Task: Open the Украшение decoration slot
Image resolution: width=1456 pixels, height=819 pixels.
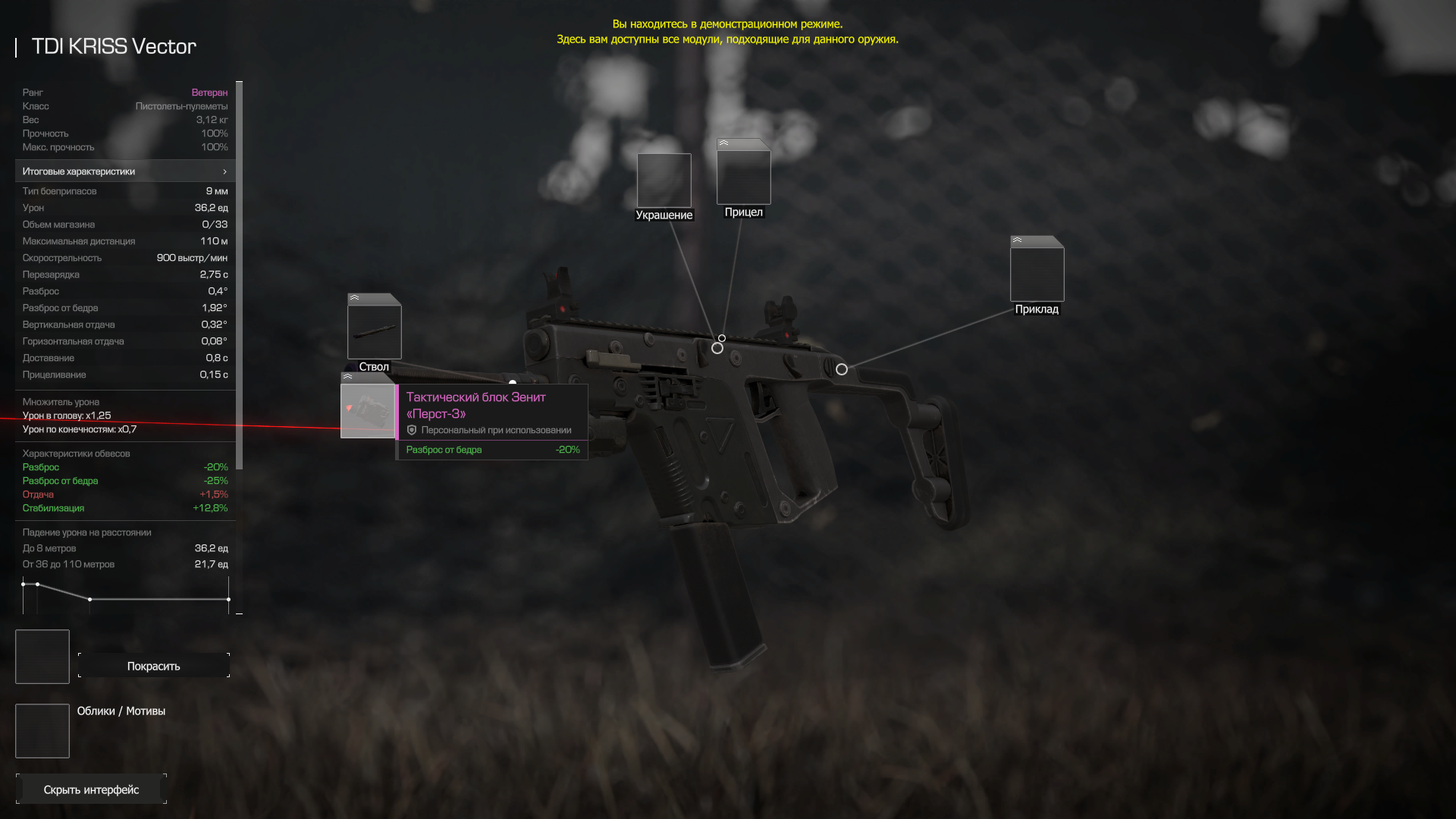Action: [x=664, y=180]
